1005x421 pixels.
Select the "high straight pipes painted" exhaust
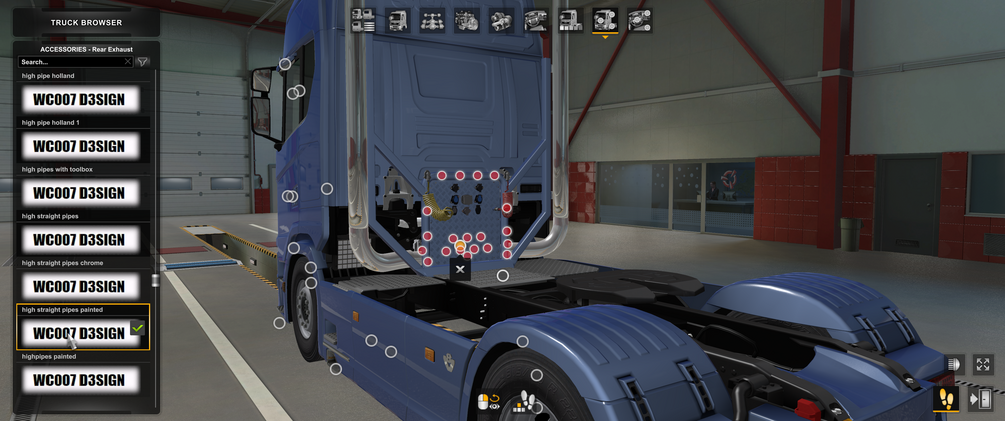click(79, 333)
